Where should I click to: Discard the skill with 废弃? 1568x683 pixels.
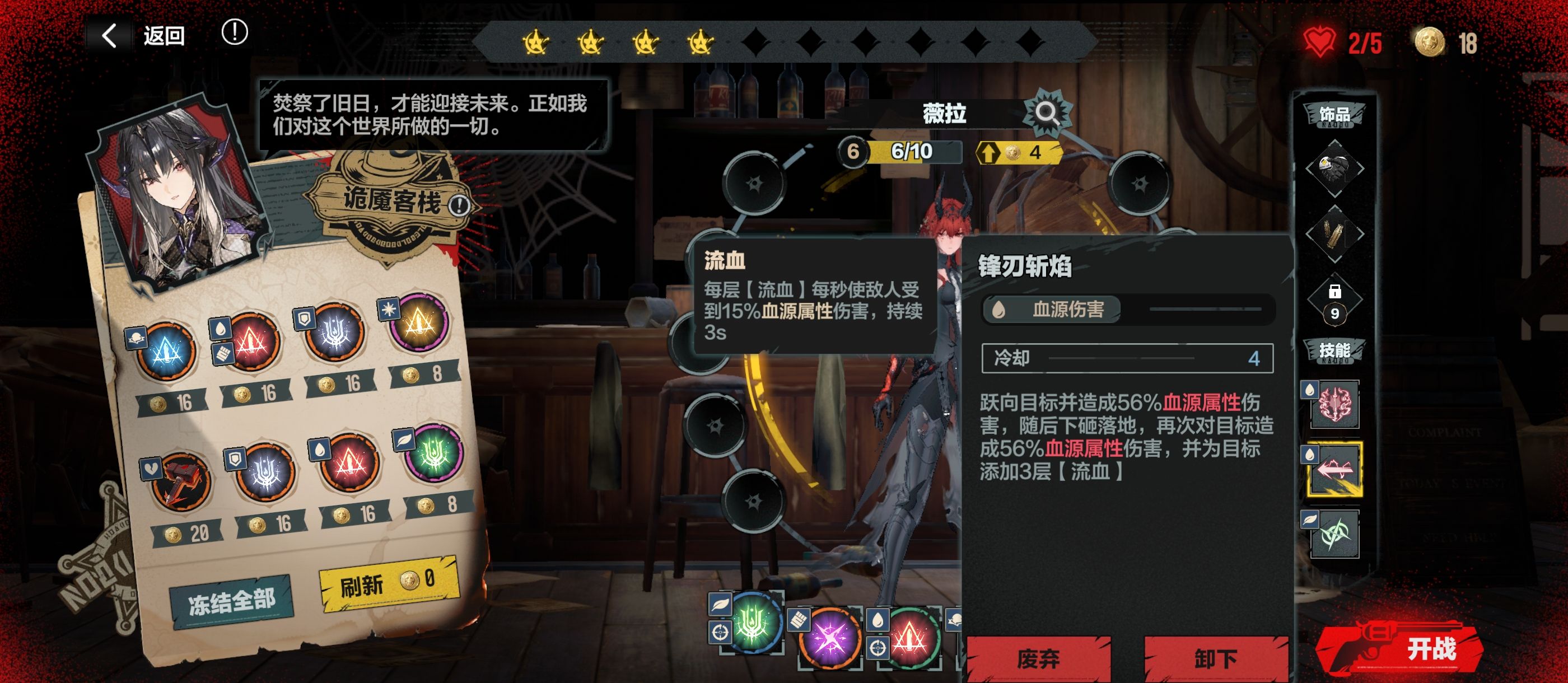pyautogui.click(x=1038, y=658)
